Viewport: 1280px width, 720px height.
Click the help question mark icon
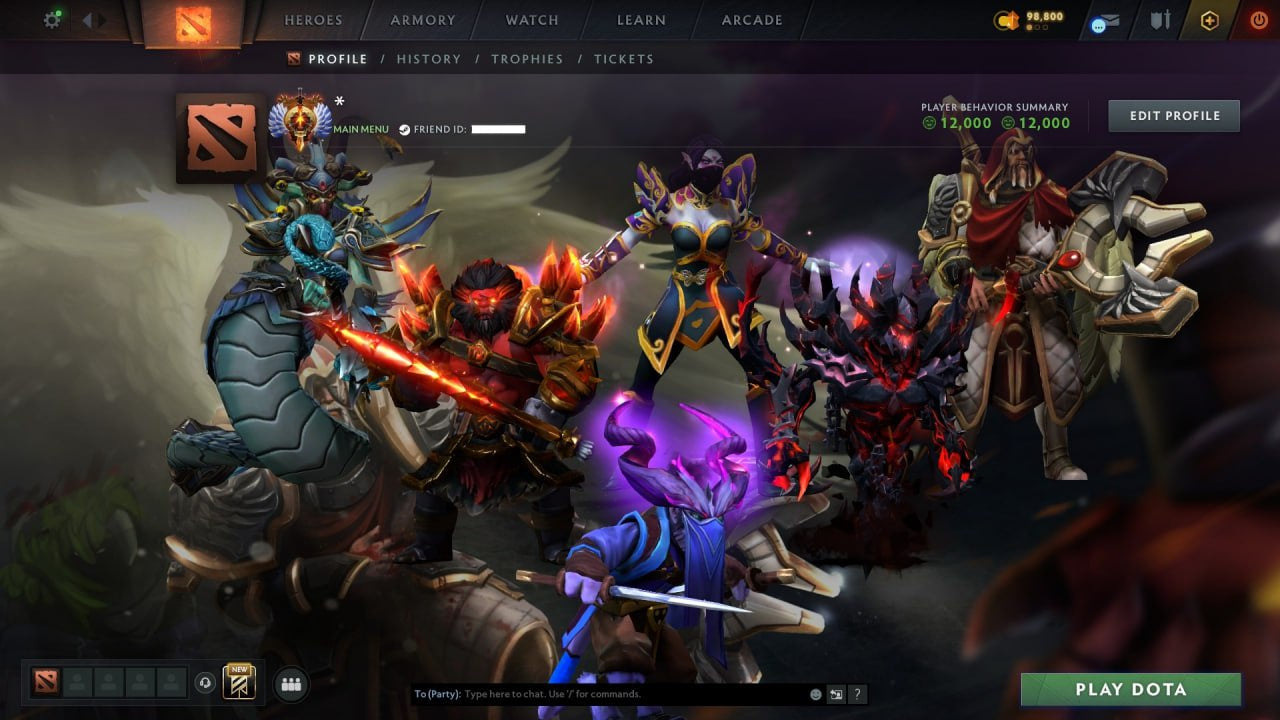pyautogui.click(x=857, y=693)
